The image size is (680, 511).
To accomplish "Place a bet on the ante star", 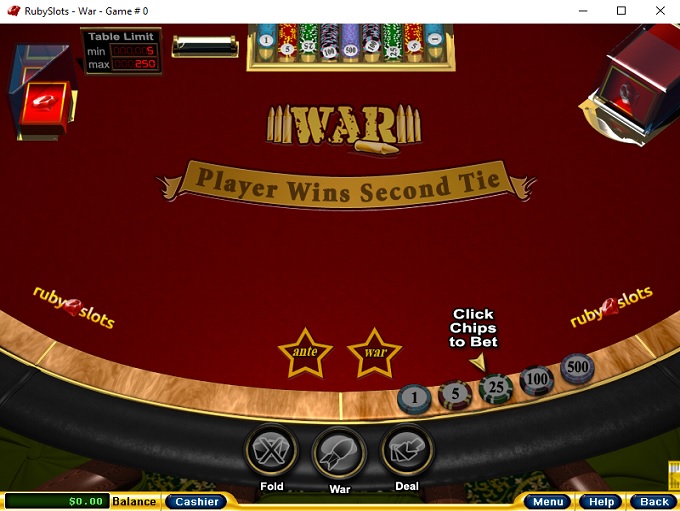I will (304, 352).
